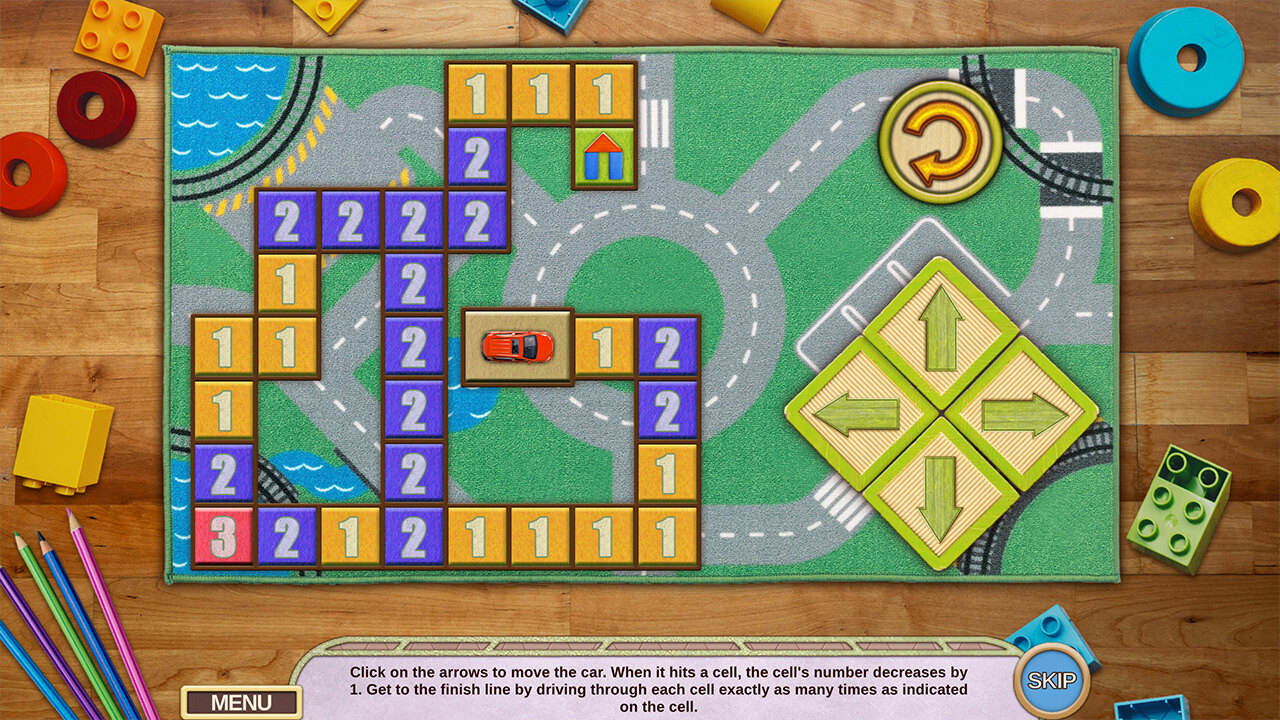Drive the car with the down arrow
Image resolution: width=1280 pixels, height=720 pixels.
(x=940, y=494)
